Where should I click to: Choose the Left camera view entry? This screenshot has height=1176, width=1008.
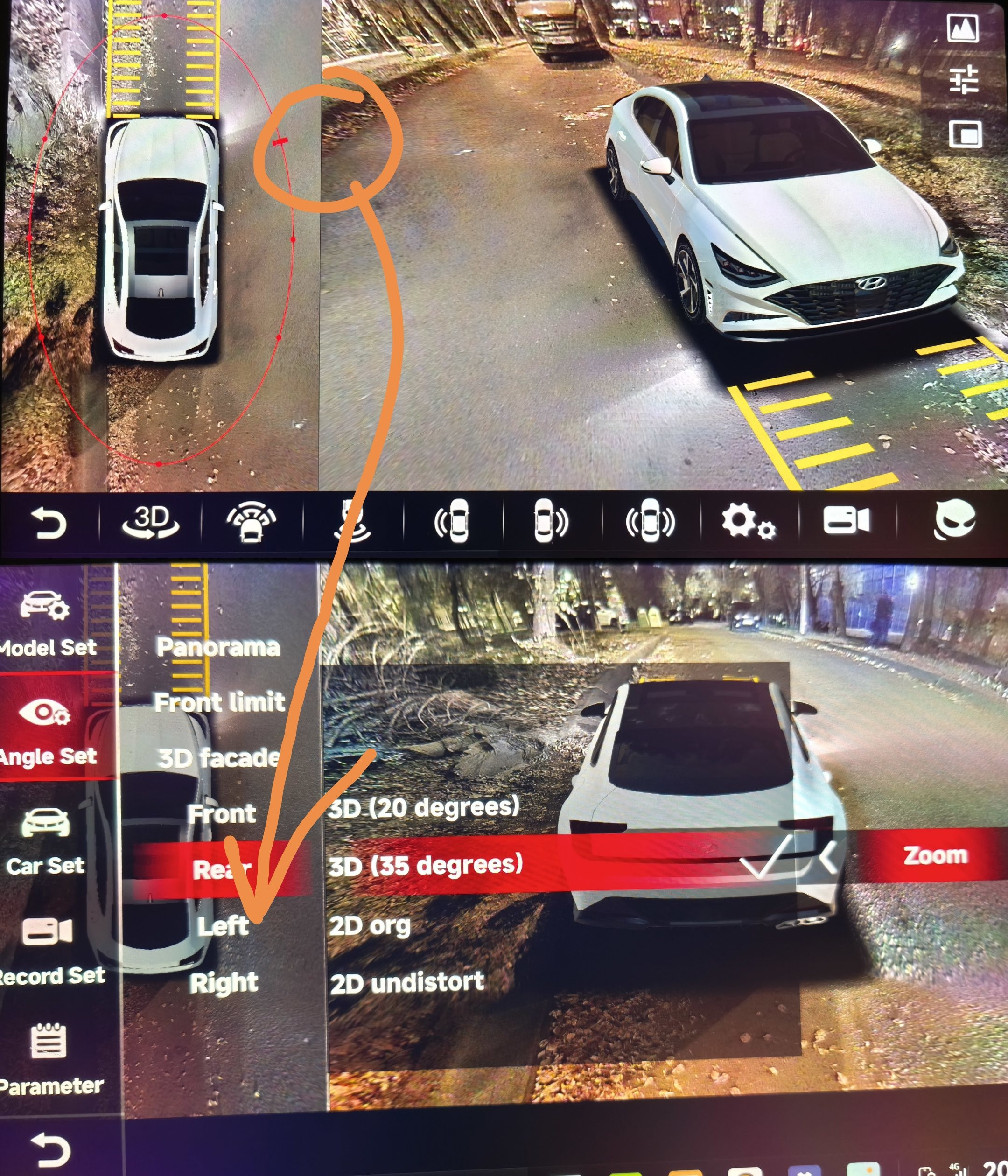(x=223, y=926)
